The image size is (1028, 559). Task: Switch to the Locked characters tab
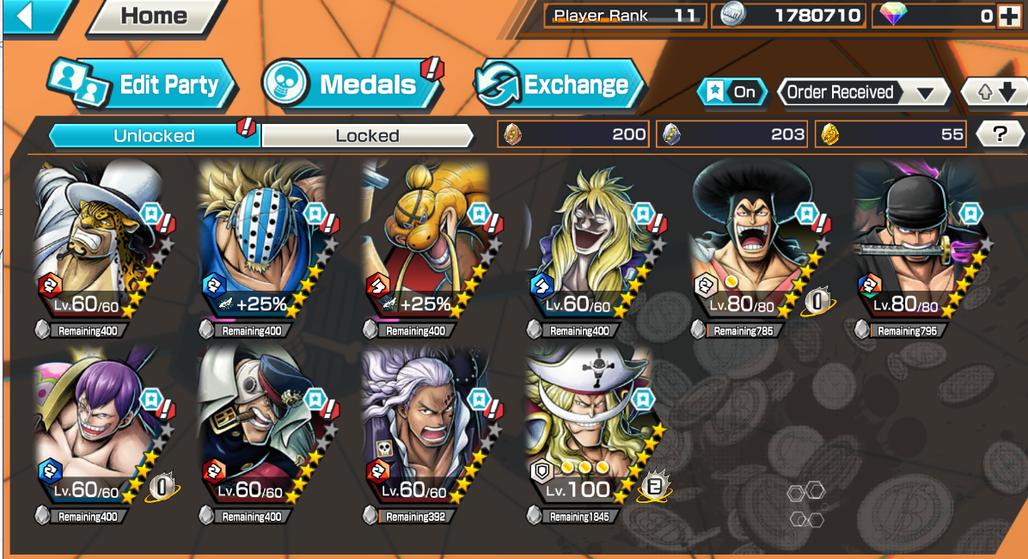tap(367, 135)
